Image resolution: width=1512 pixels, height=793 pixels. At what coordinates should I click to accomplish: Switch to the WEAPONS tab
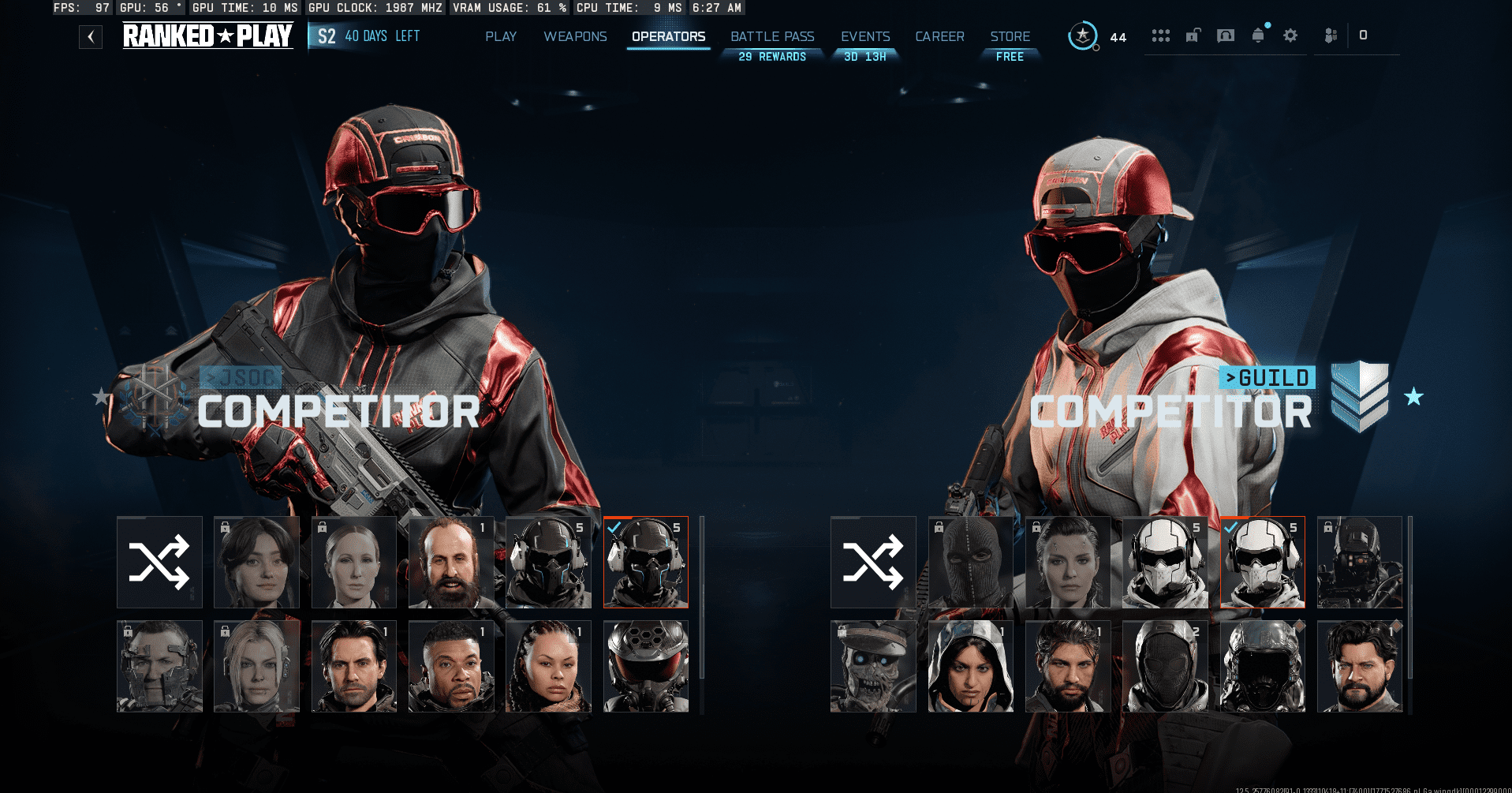tap(575, 36)
